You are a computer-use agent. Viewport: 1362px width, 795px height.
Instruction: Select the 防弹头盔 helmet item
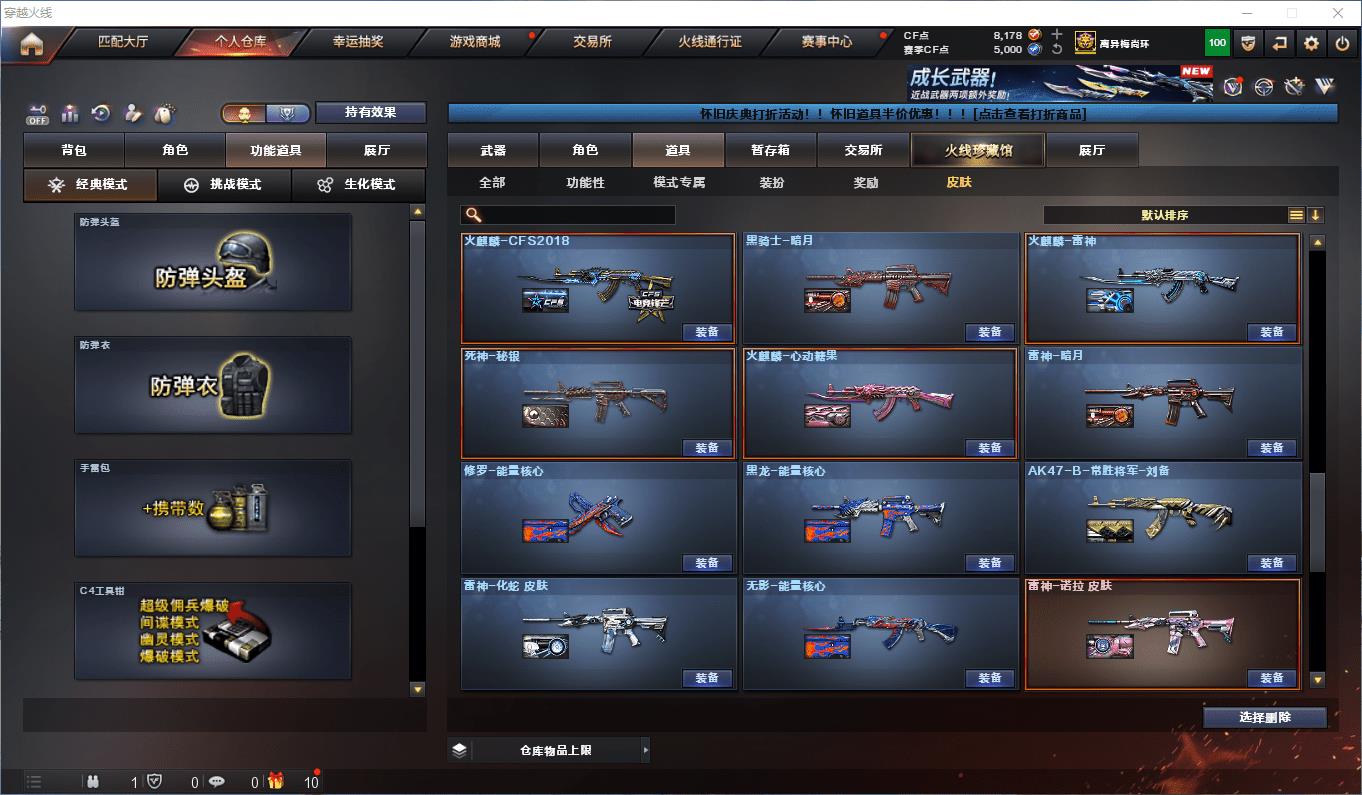(x=213, y=262)
